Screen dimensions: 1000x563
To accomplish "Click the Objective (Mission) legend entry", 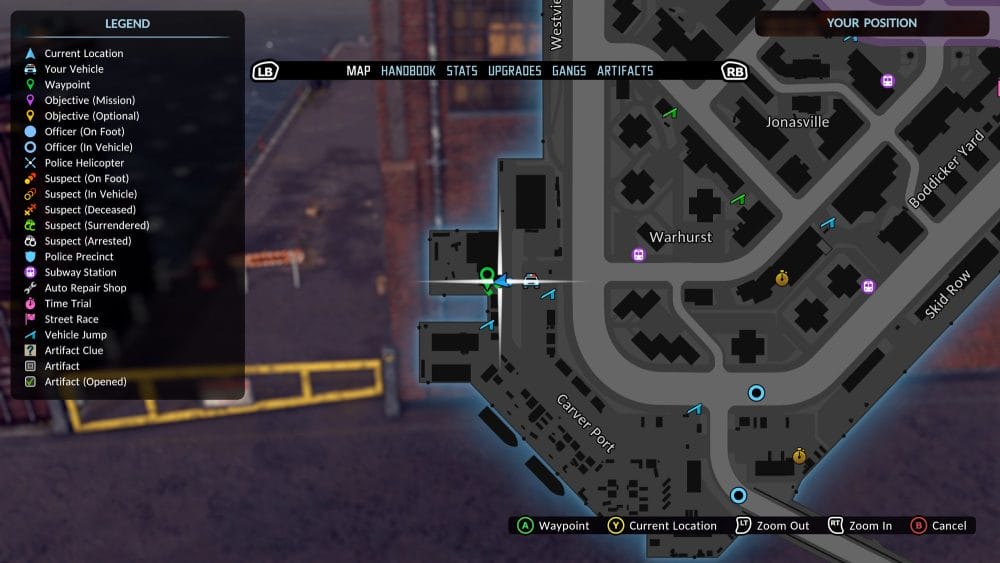I will [89, 100].
